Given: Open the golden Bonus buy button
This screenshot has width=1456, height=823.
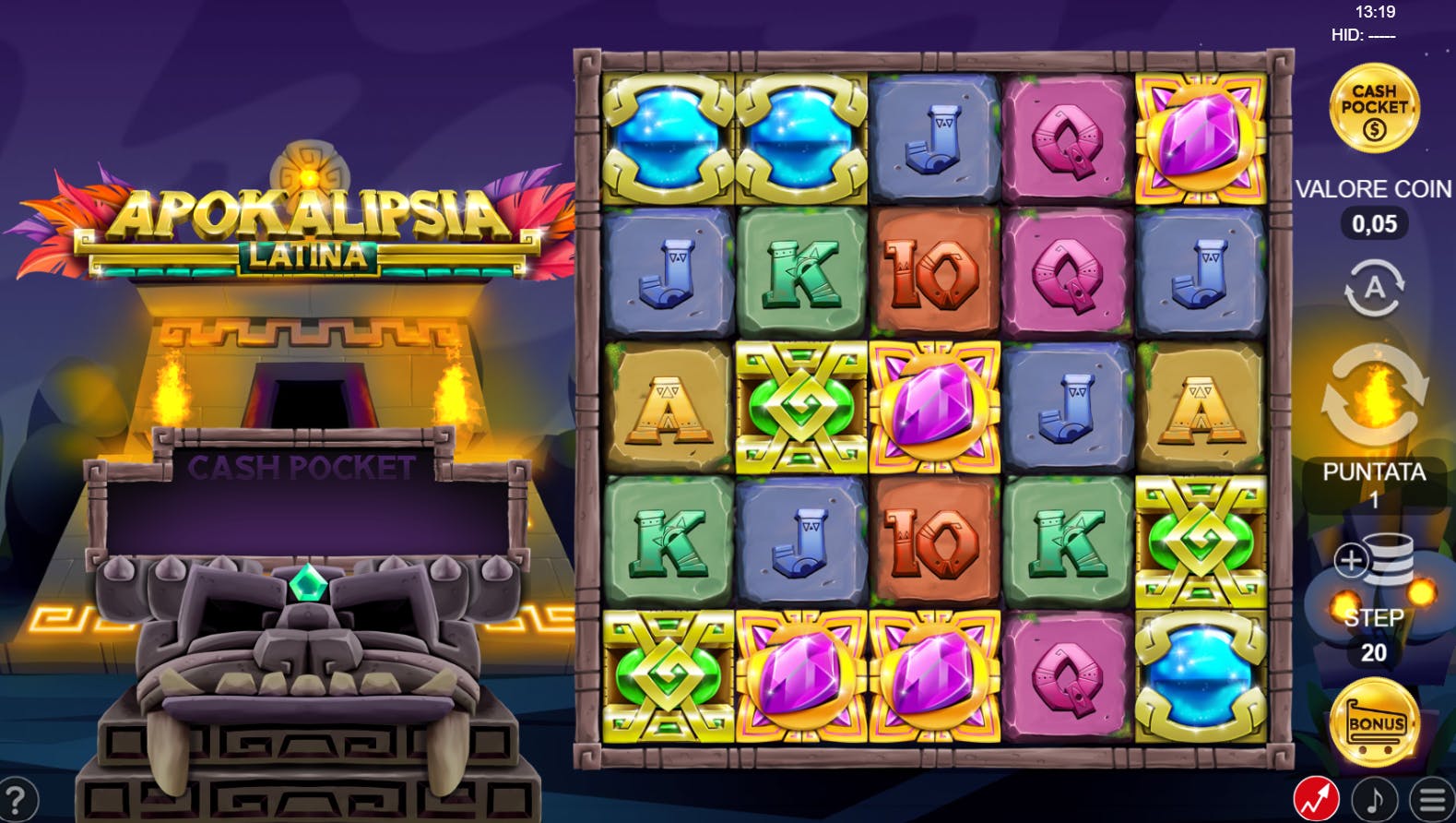Looking at the screenshot, I should tap(1375, 722).
